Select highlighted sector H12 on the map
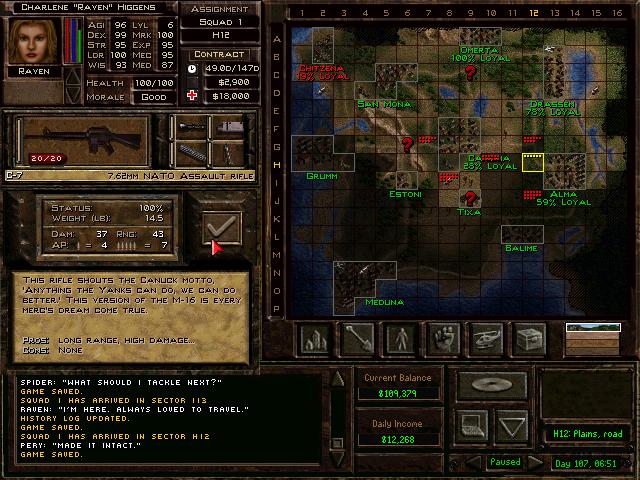Screen dimensions: 640x480 pyautogui.click(x=532, y=163)
